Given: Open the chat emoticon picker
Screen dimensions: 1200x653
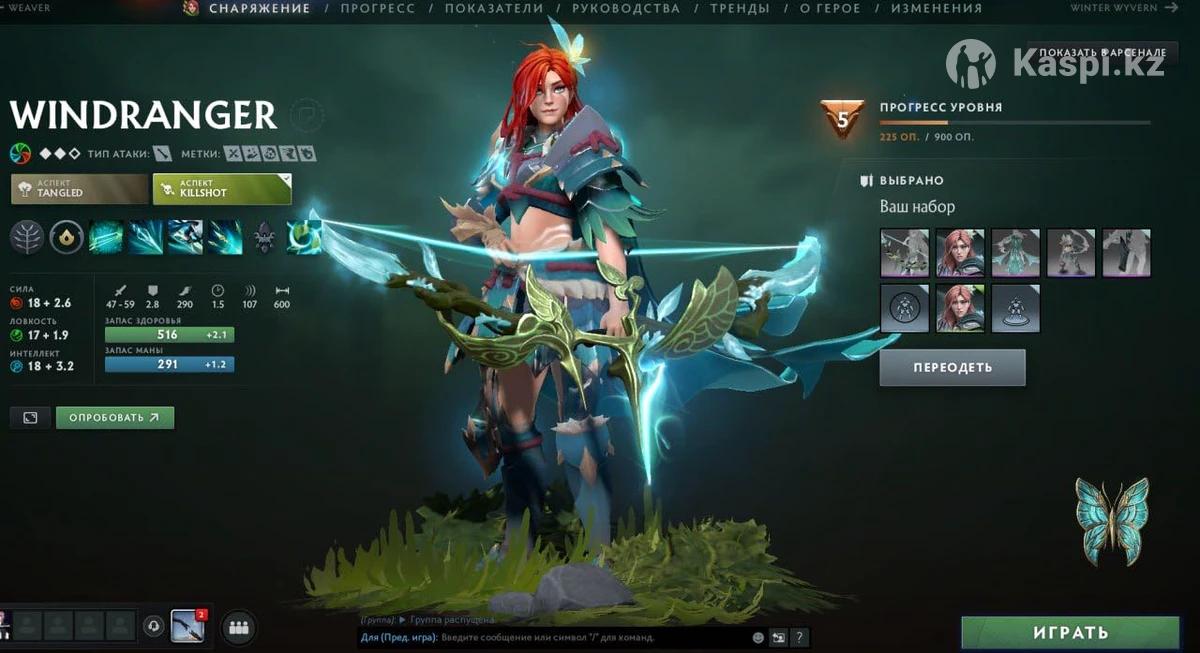Looking at the screenshot, I should pos(758,637).
